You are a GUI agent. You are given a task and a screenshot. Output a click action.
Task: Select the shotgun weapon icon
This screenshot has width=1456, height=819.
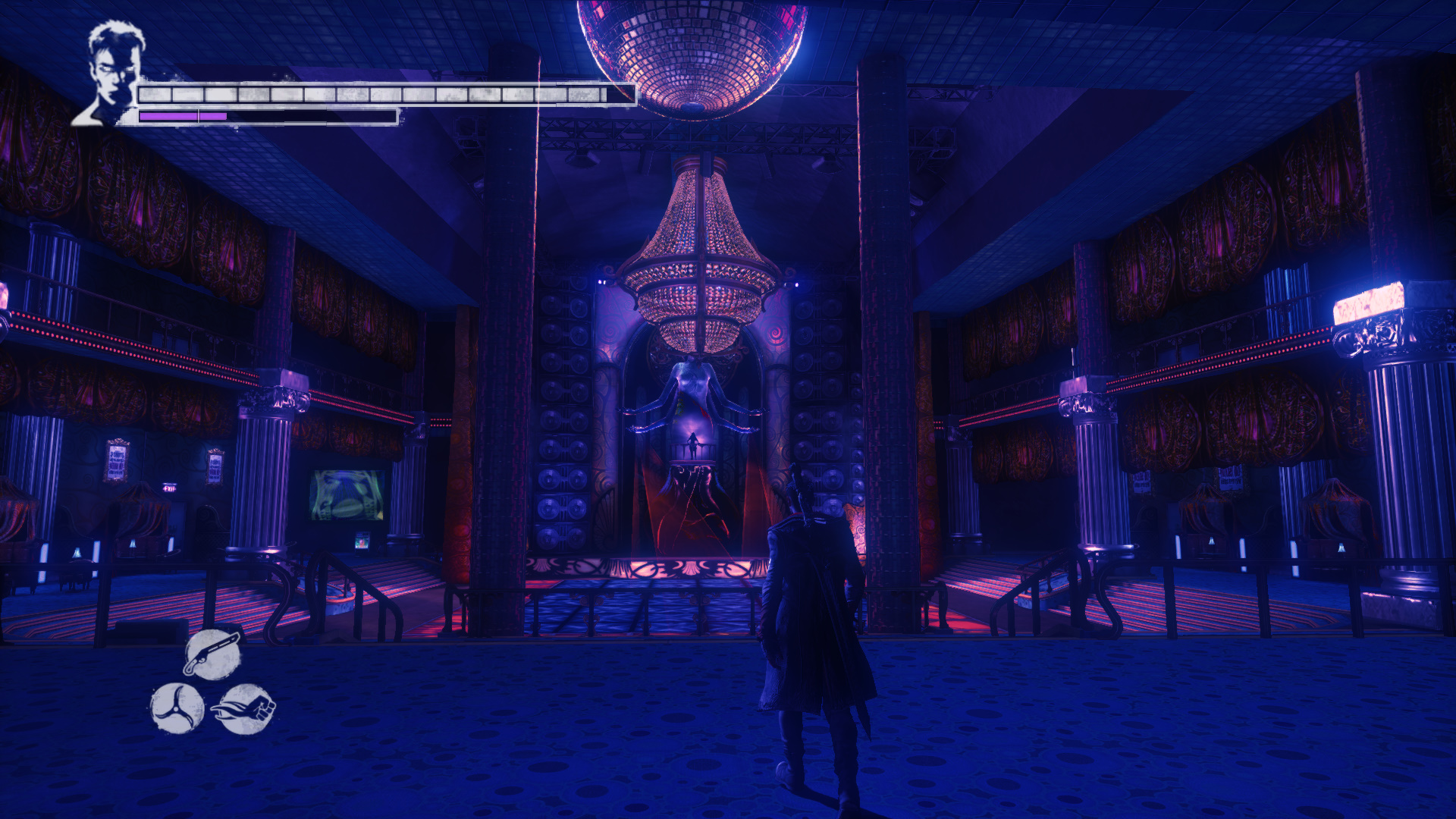tap(212, 654)
